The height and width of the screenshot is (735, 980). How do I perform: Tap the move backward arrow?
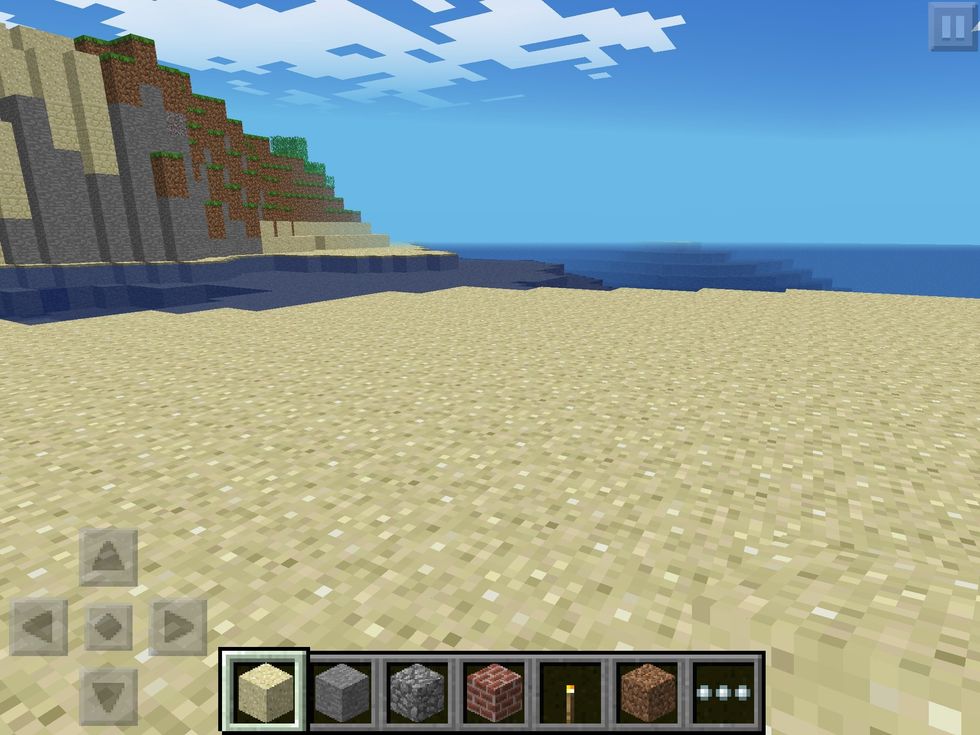click(108, 696)
